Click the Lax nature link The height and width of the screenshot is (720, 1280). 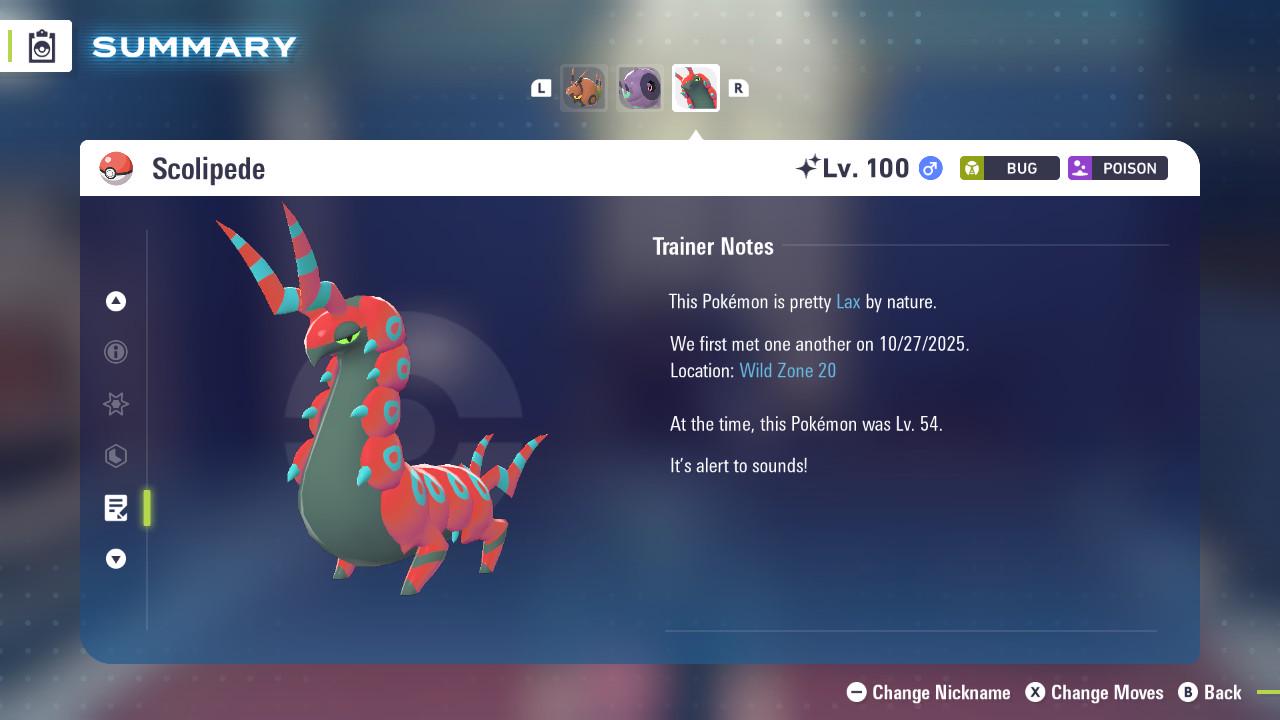pyautogui.click(x=848, y=301)
